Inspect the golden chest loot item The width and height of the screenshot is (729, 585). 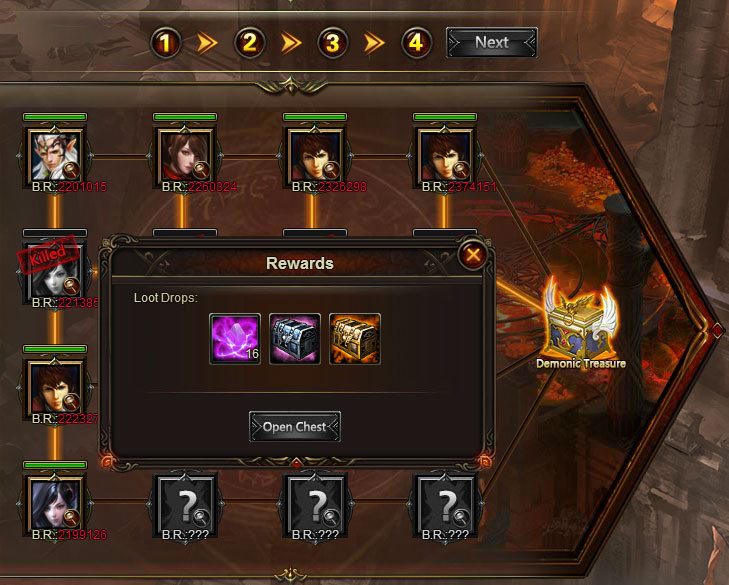[355, 339]
